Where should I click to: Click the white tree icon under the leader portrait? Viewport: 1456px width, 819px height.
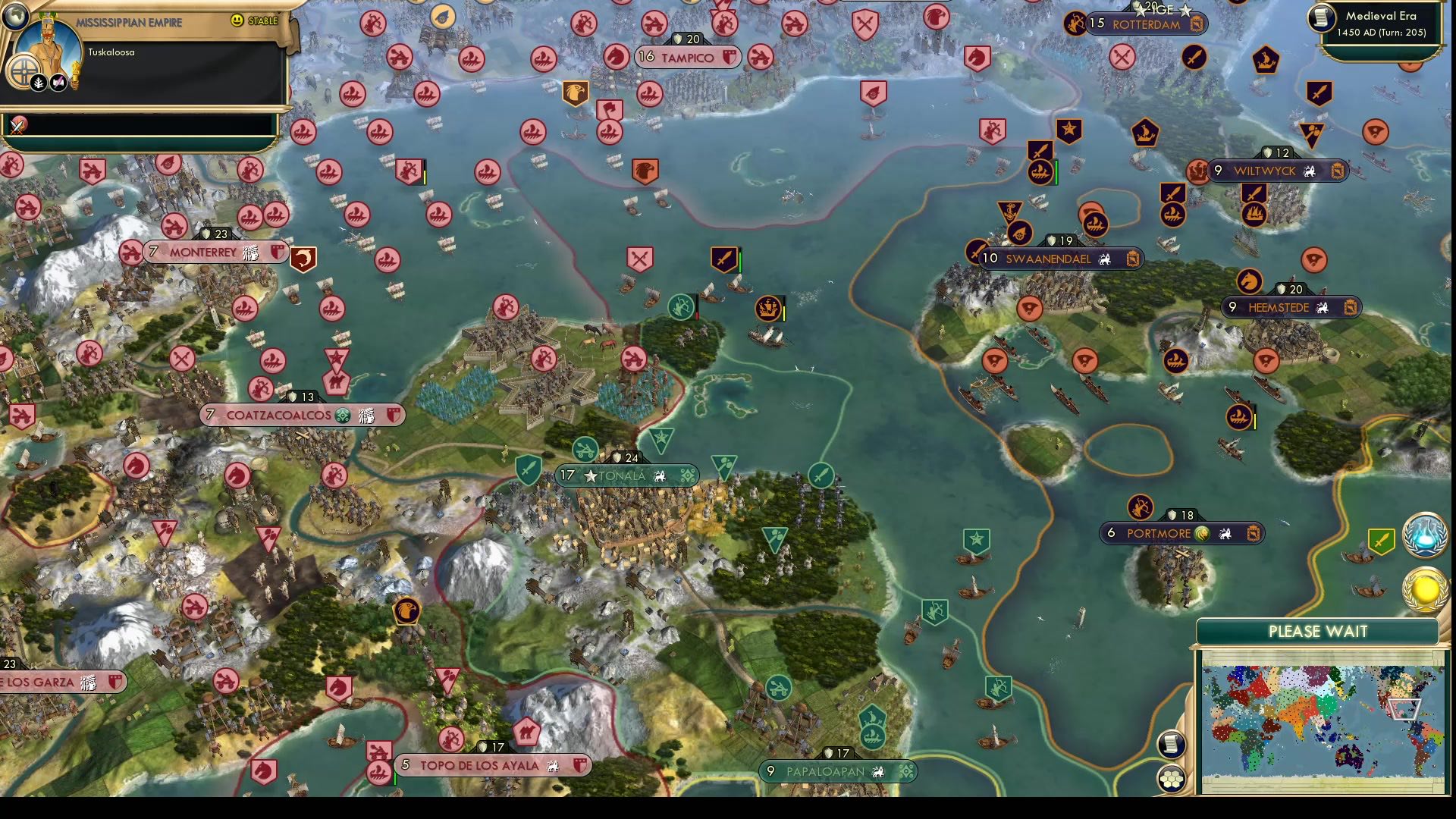click(38, 82)
